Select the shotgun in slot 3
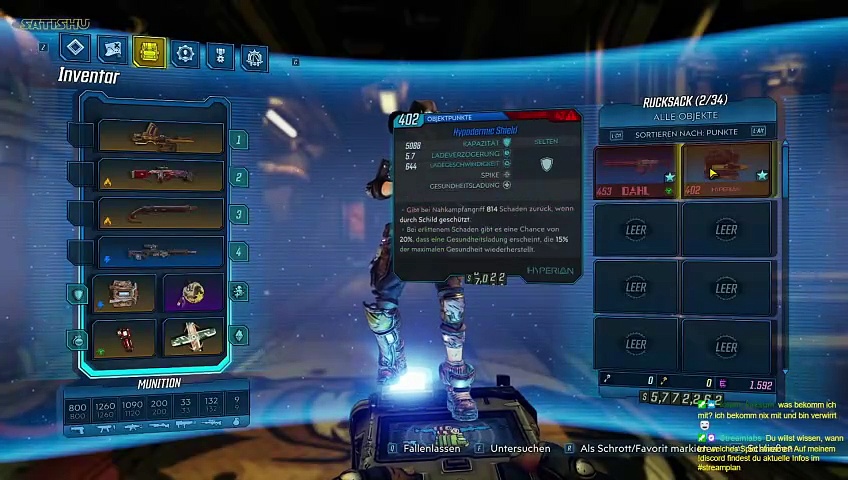The width and height of the screenshot is (848, 480). [x=161, y=214]
